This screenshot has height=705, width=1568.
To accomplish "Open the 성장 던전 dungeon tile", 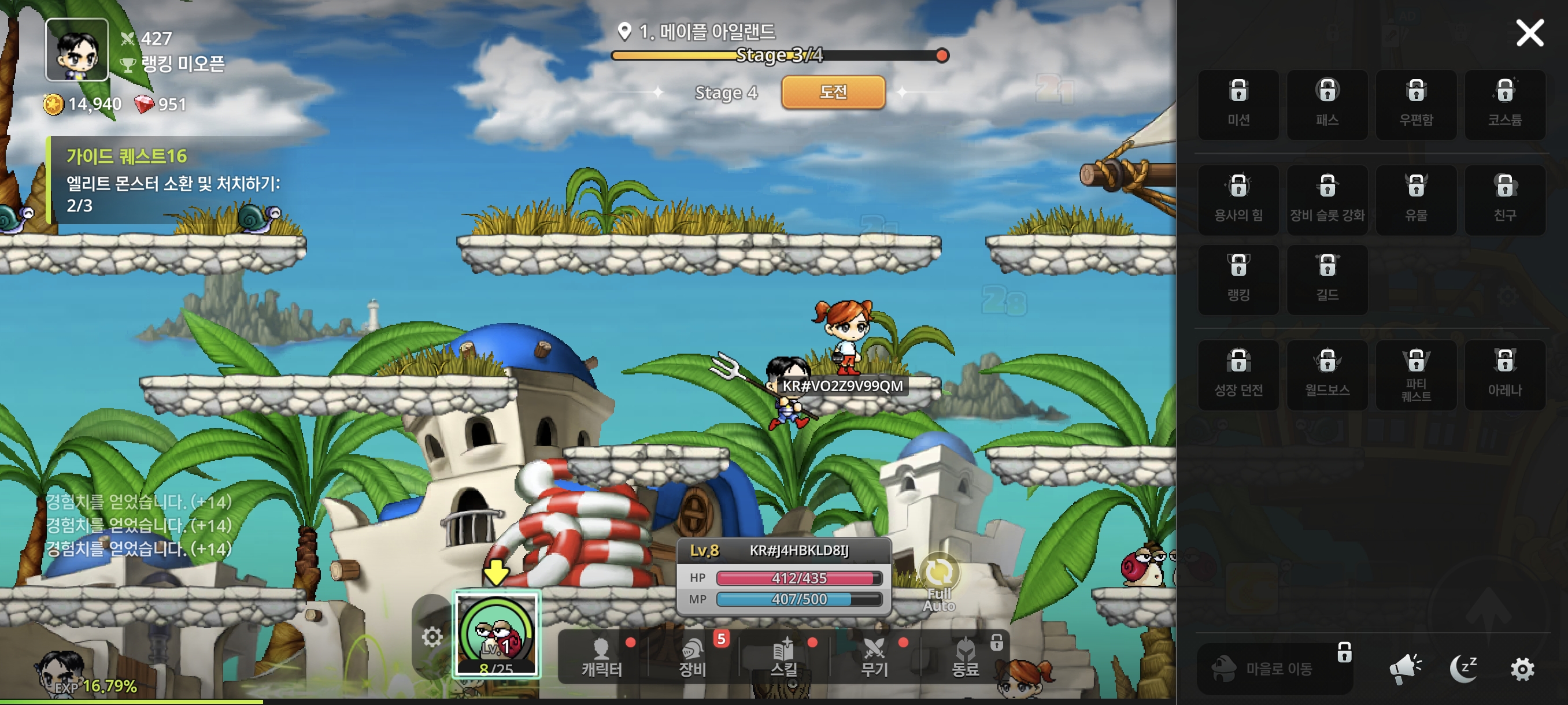I will tap(1238, 374).
